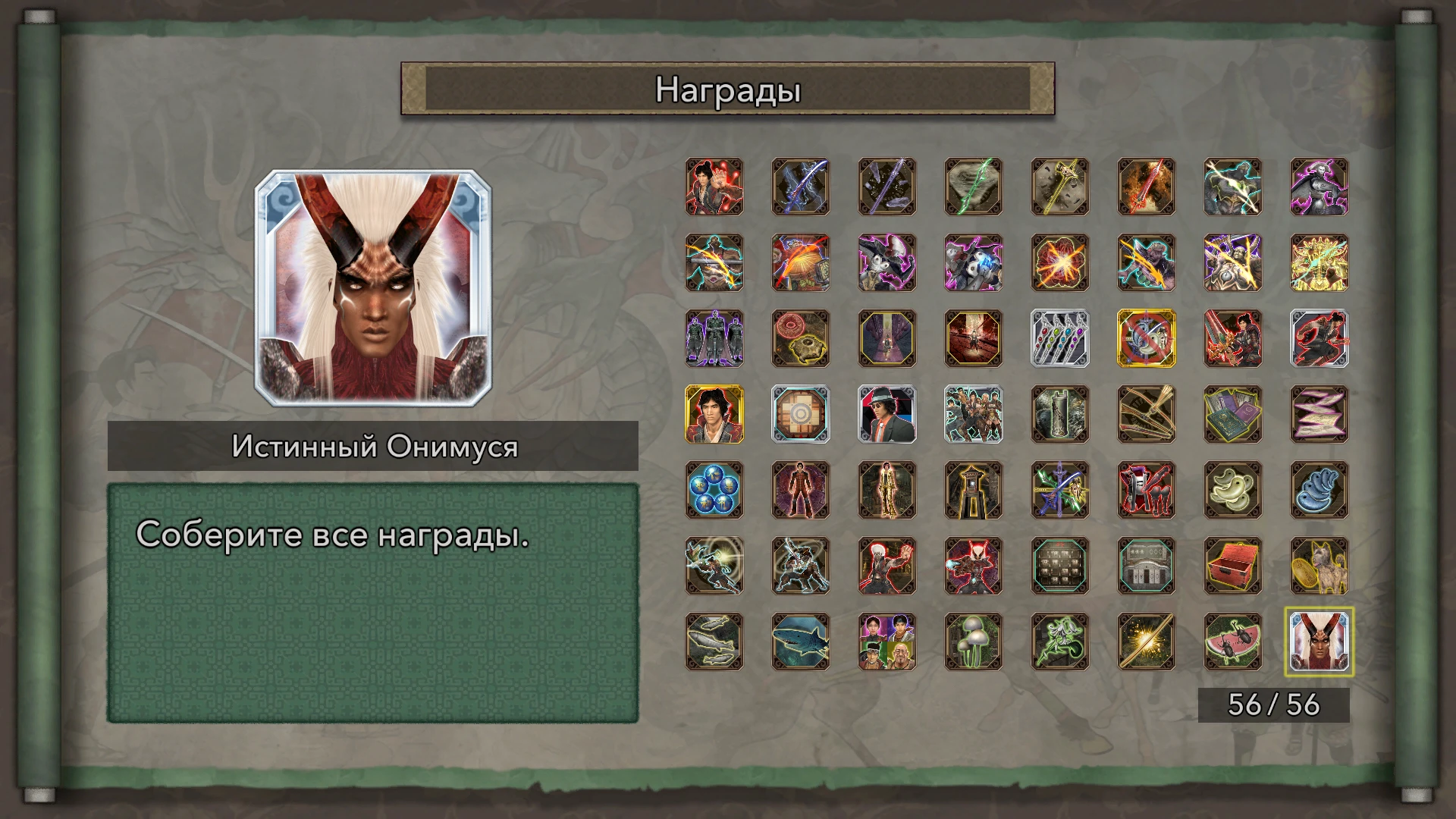Screen dimensions: 1456x819
Task: Click the man in fedora hat reward
Action: 886,416
